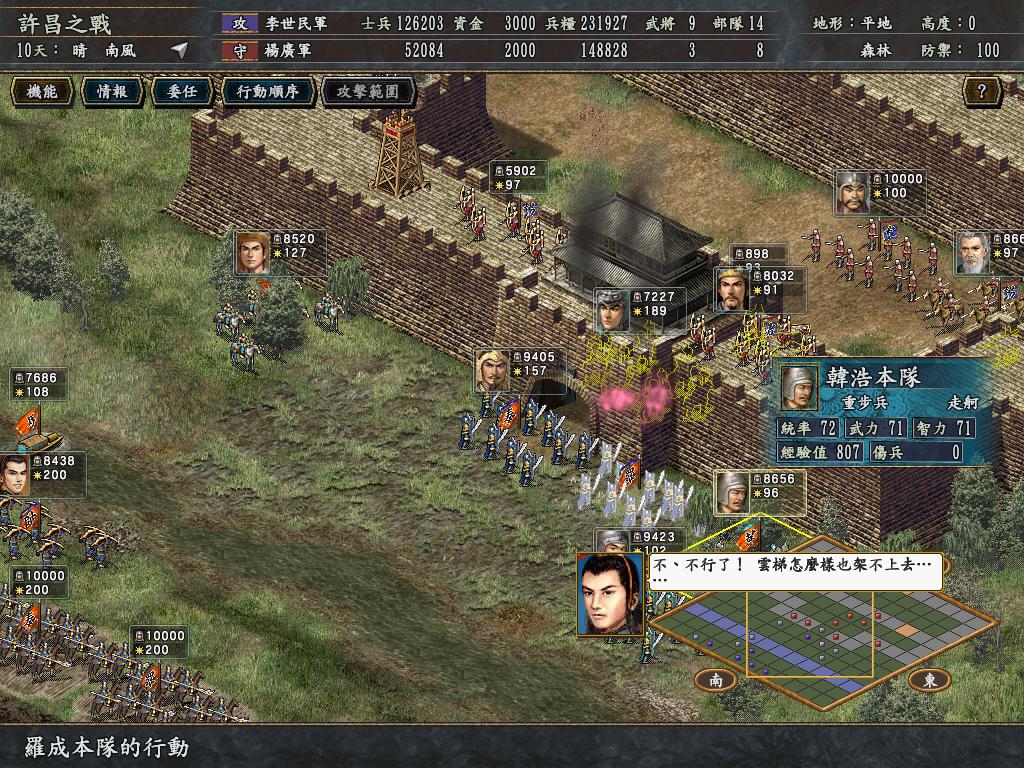Viewport: 1024px width, 768px height.
Task: Open the 機能 function menu
Action: coord(42,92)
